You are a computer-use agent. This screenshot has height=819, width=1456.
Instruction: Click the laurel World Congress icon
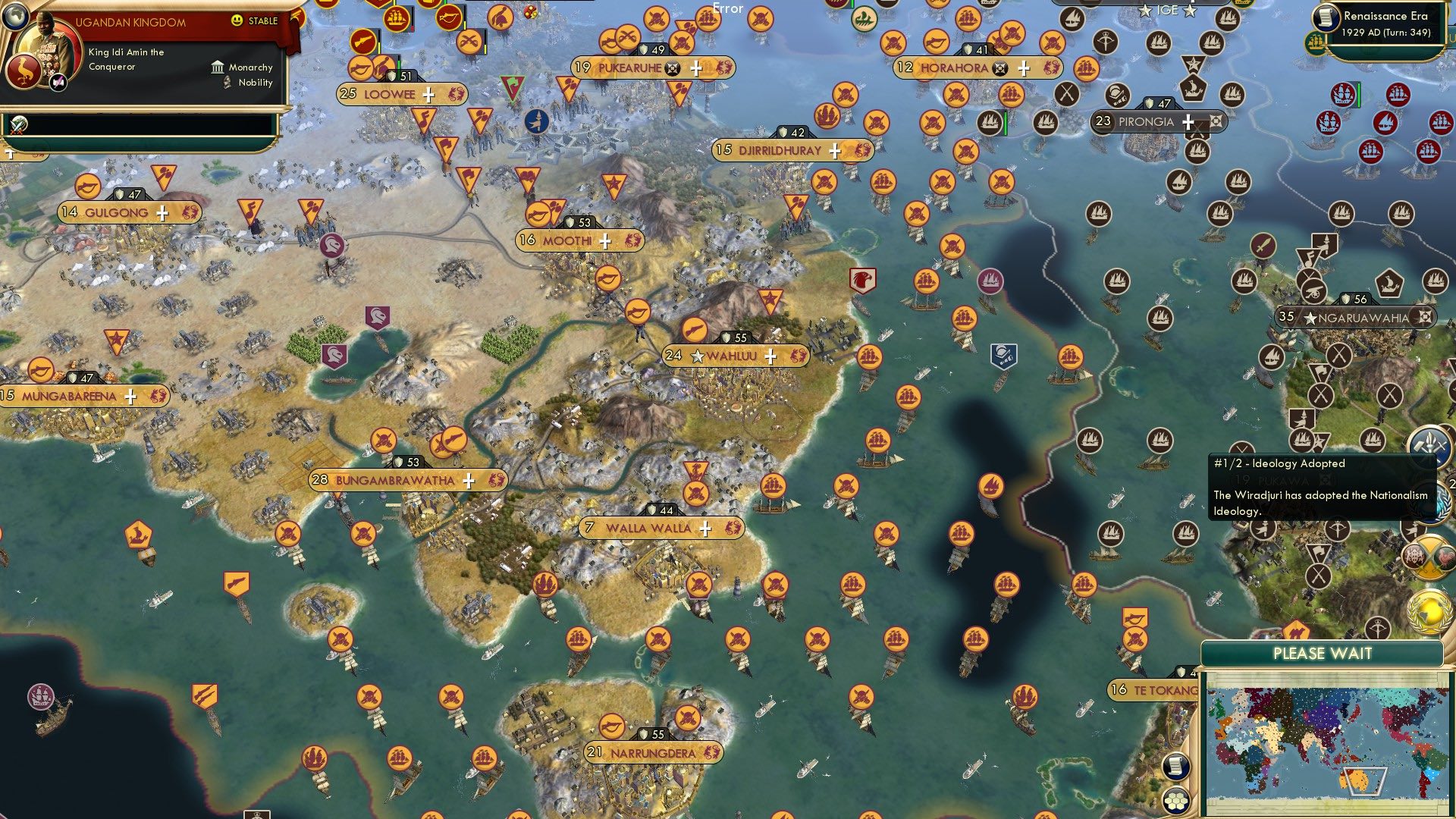click(1431, 502)
